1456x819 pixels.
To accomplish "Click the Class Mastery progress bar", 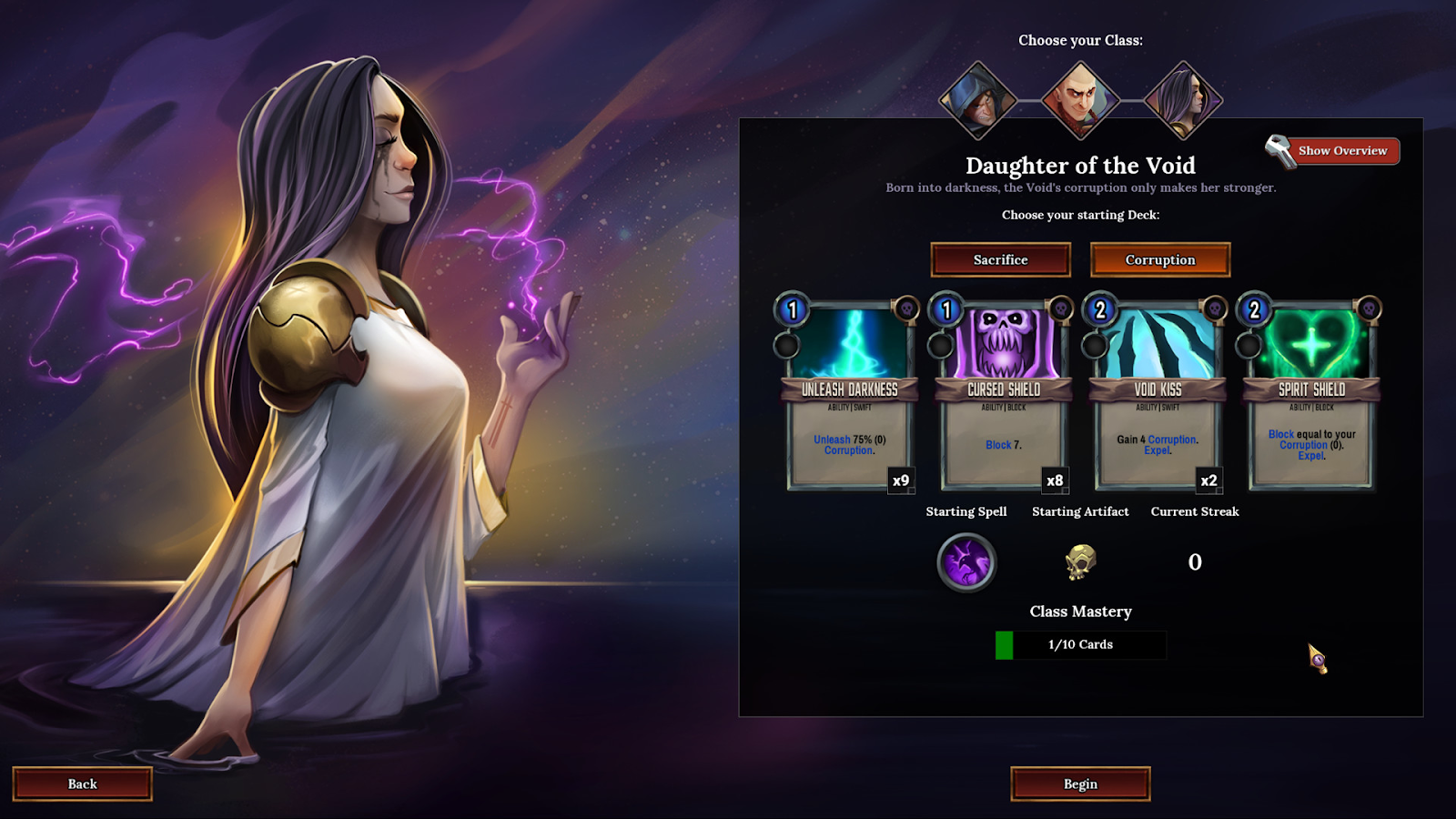I will click(1080, 644).
